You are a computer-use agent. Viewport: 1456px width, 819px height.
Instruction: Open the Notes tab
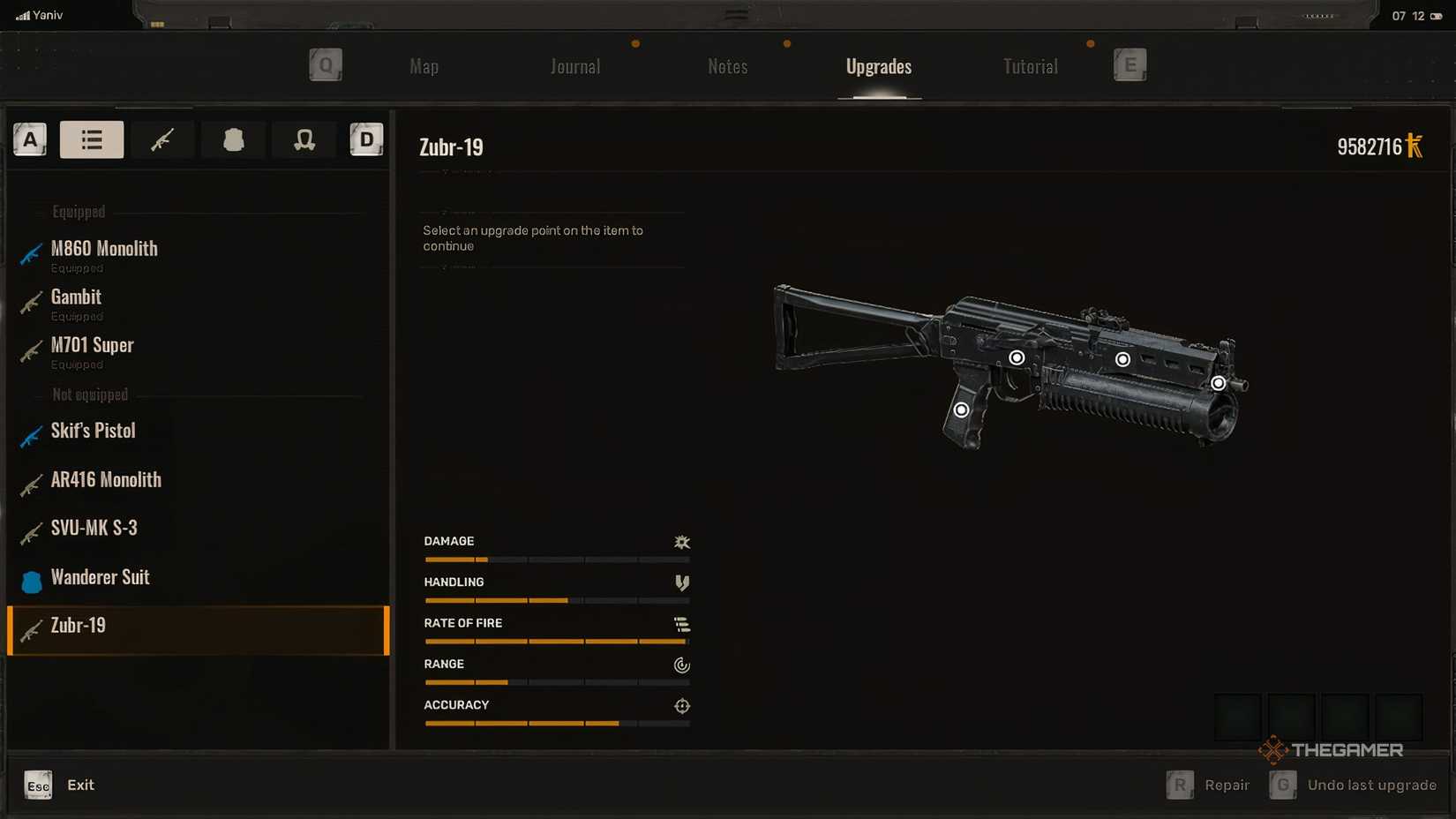[x=727, y=67]
